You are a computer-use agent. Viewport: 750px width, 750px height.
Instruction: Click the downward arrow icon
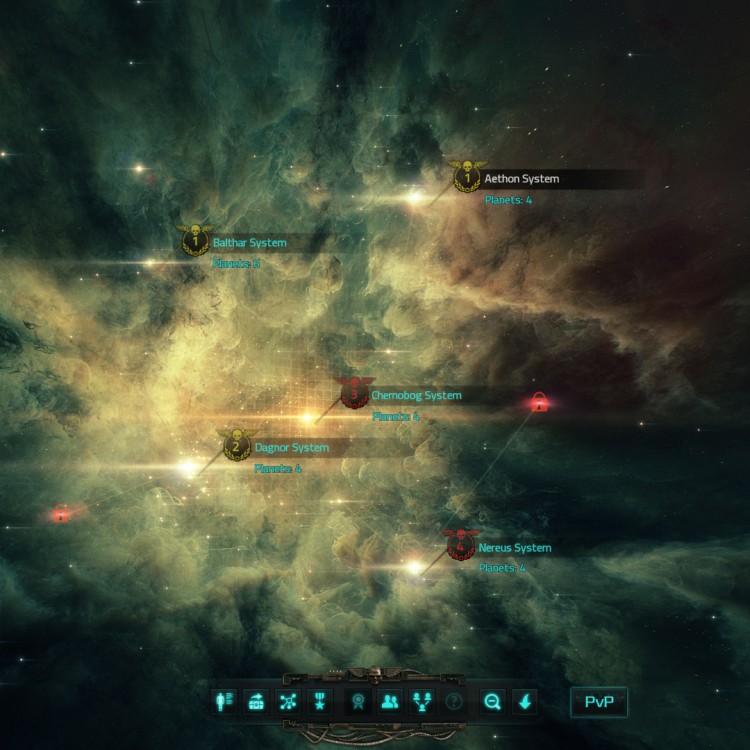525,701
